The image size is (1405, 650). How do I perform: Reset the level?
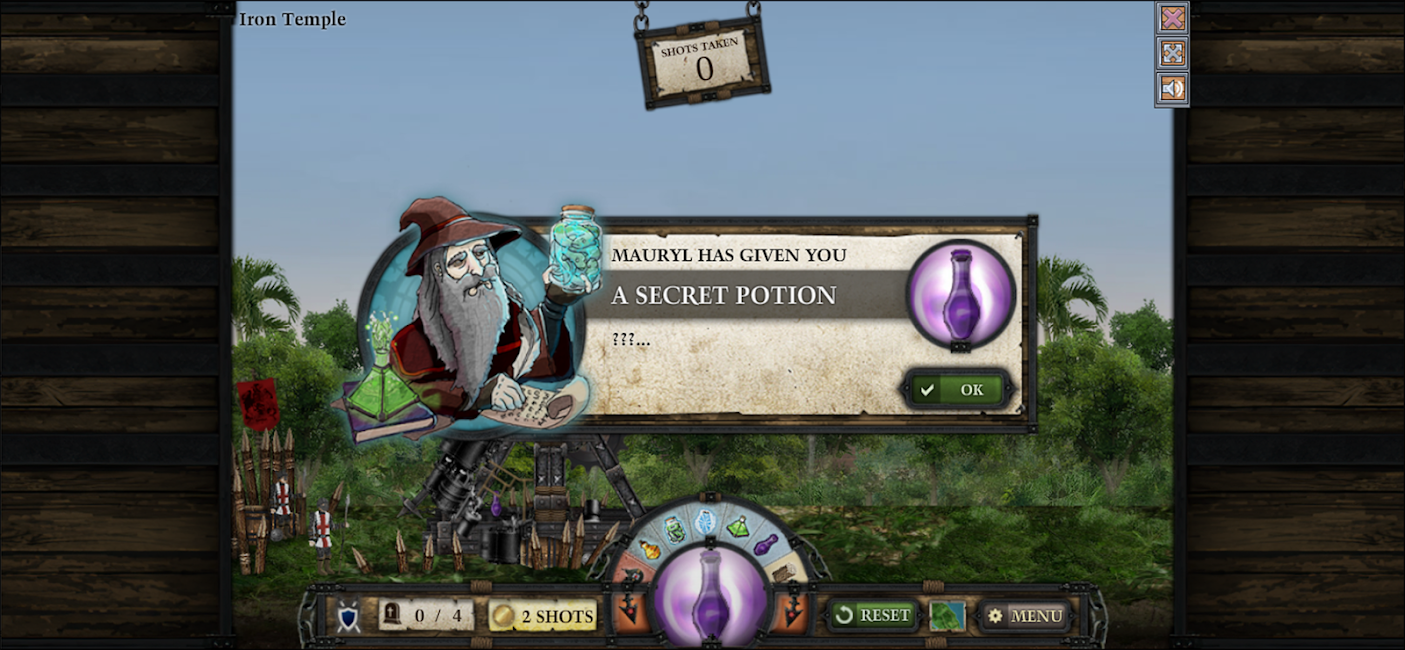point(873,615)
